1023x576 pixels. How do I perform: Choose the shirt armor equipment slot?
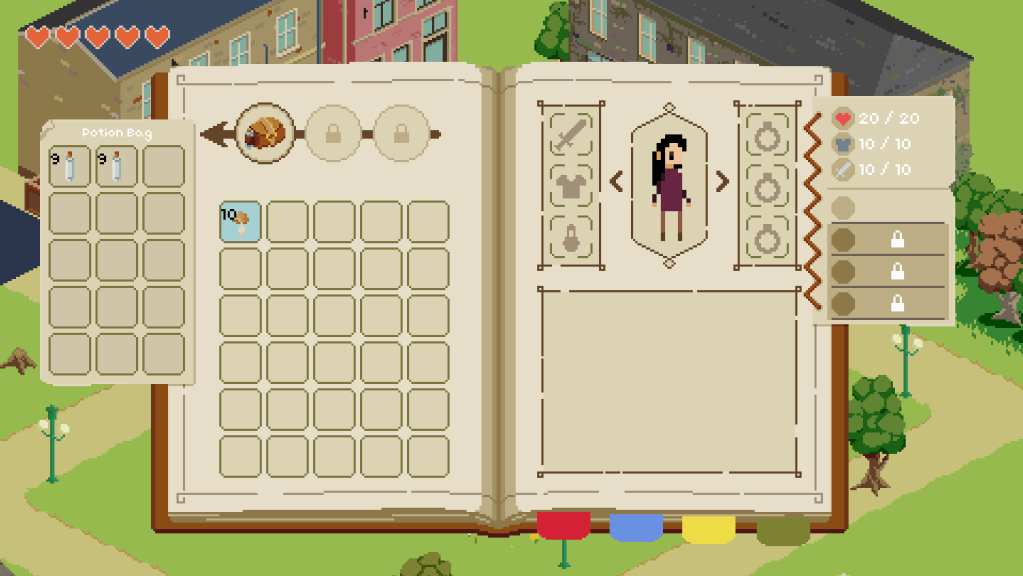(x=571, y=185)
